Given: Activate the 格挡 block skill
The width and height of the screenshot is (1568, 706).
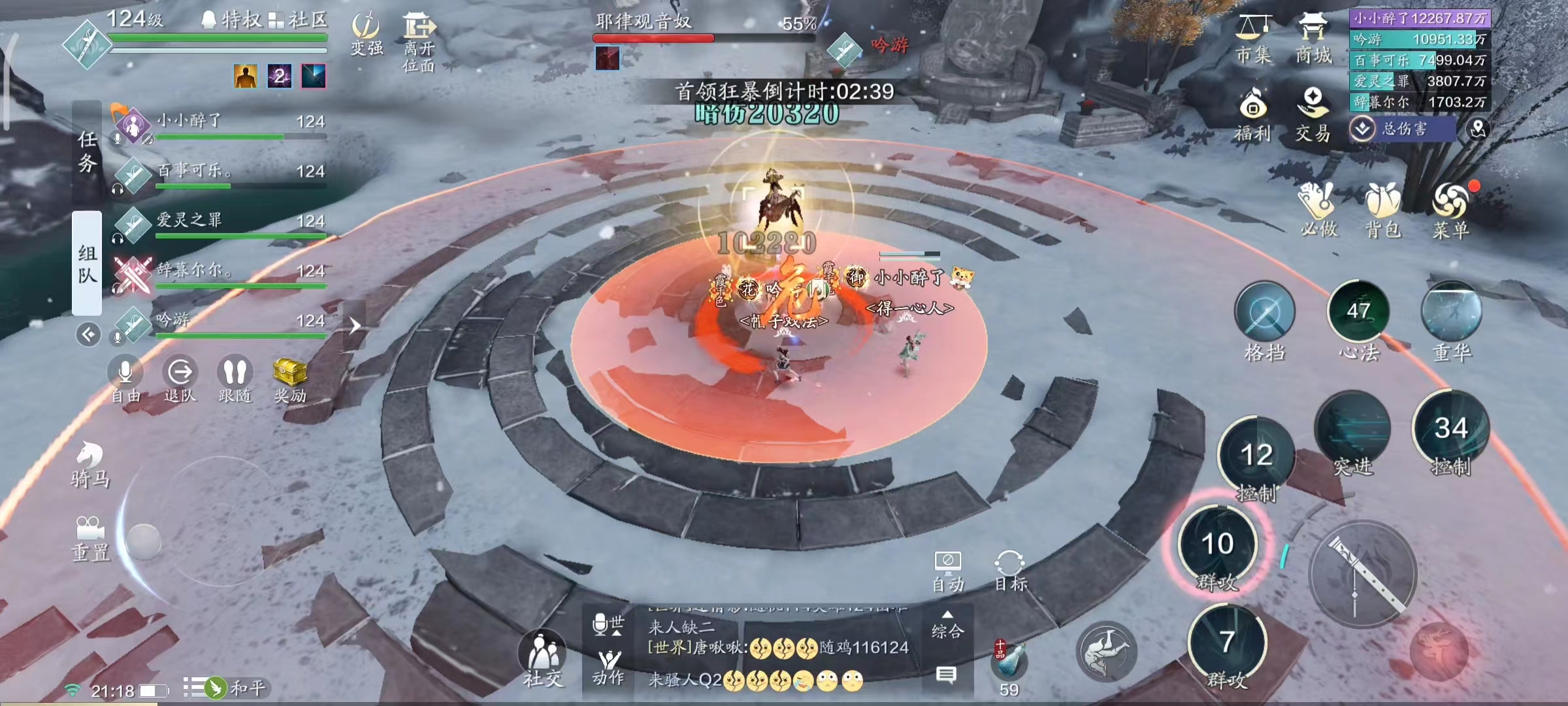Looking at the screenshot, I should (1264, 314).
